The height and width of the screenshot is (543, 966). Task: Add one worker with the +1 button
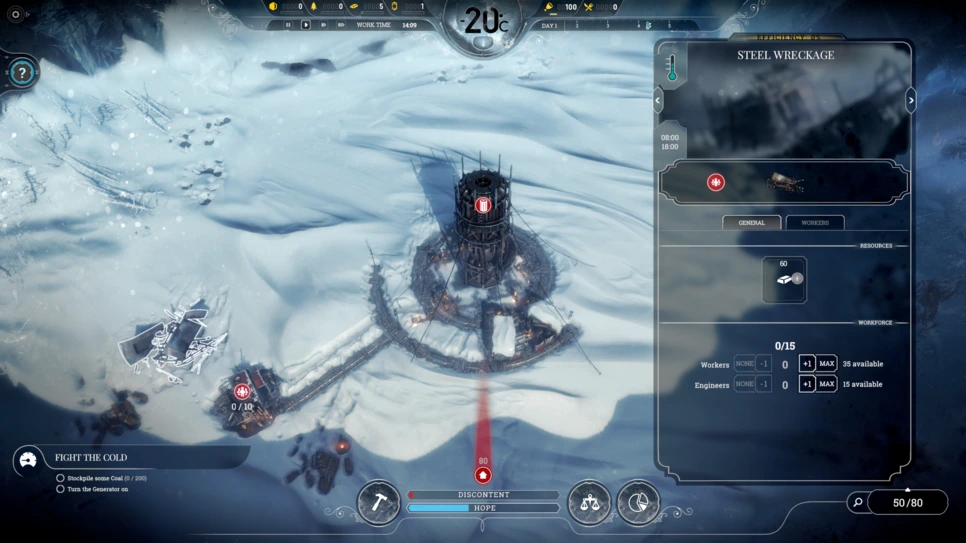pyautogui.click(x=806, y=364)
